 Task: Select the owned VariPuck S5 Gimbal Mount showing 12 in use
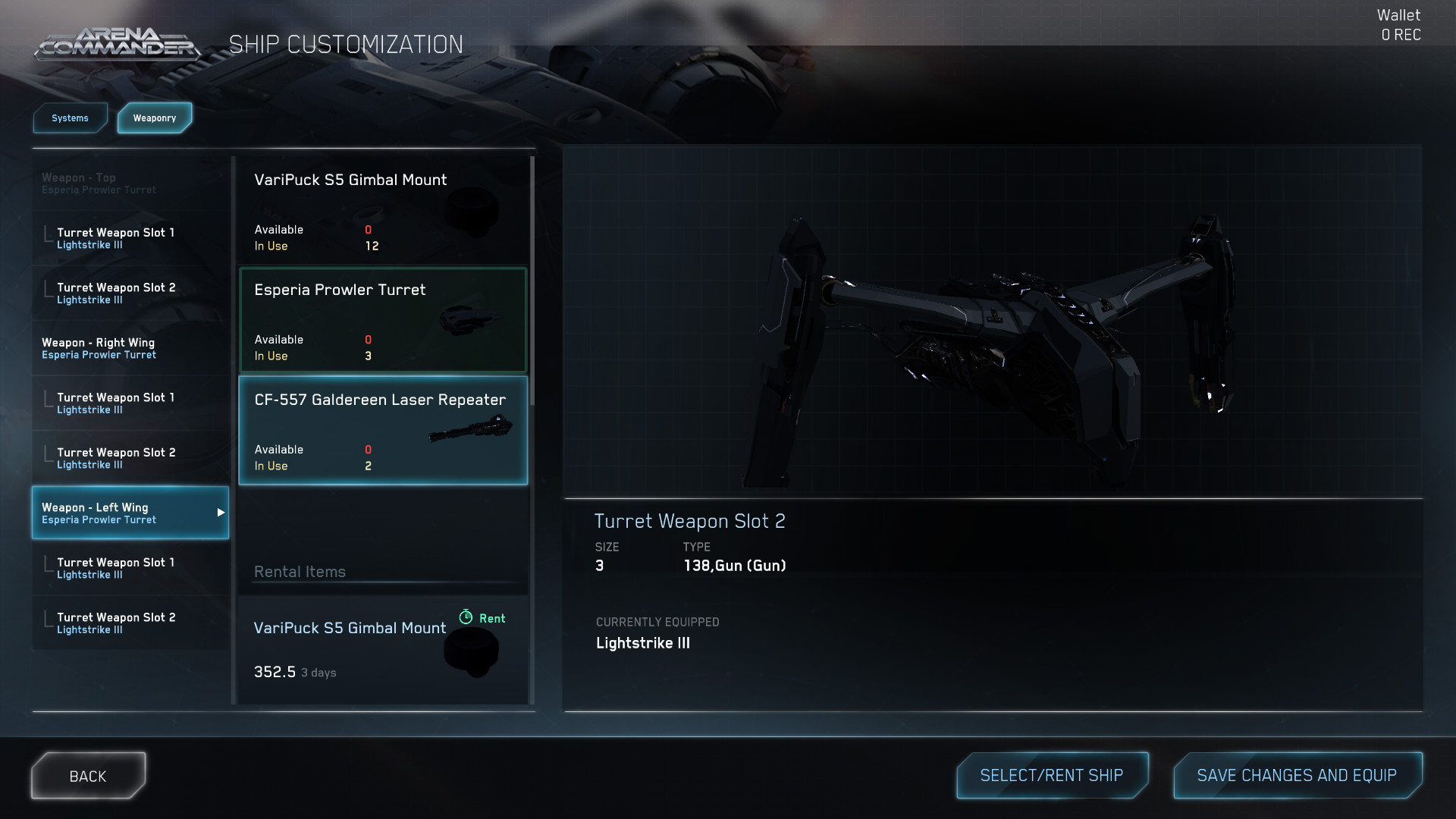point(383,211)
